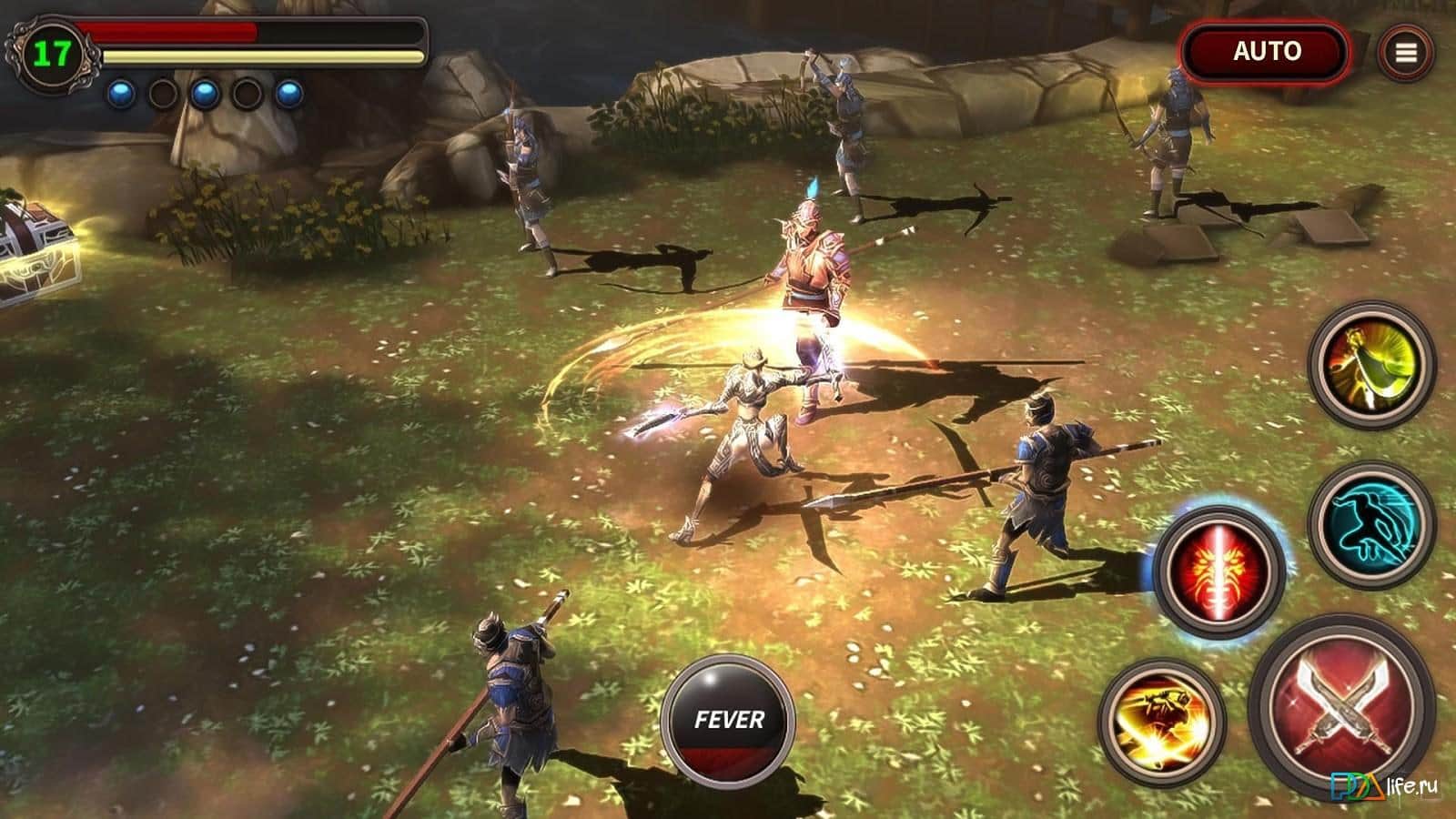Image resolution: width=1456 pixels, height=819 pixels.
Task: Select the level 17 player badge
Action: tap(52, 55)
